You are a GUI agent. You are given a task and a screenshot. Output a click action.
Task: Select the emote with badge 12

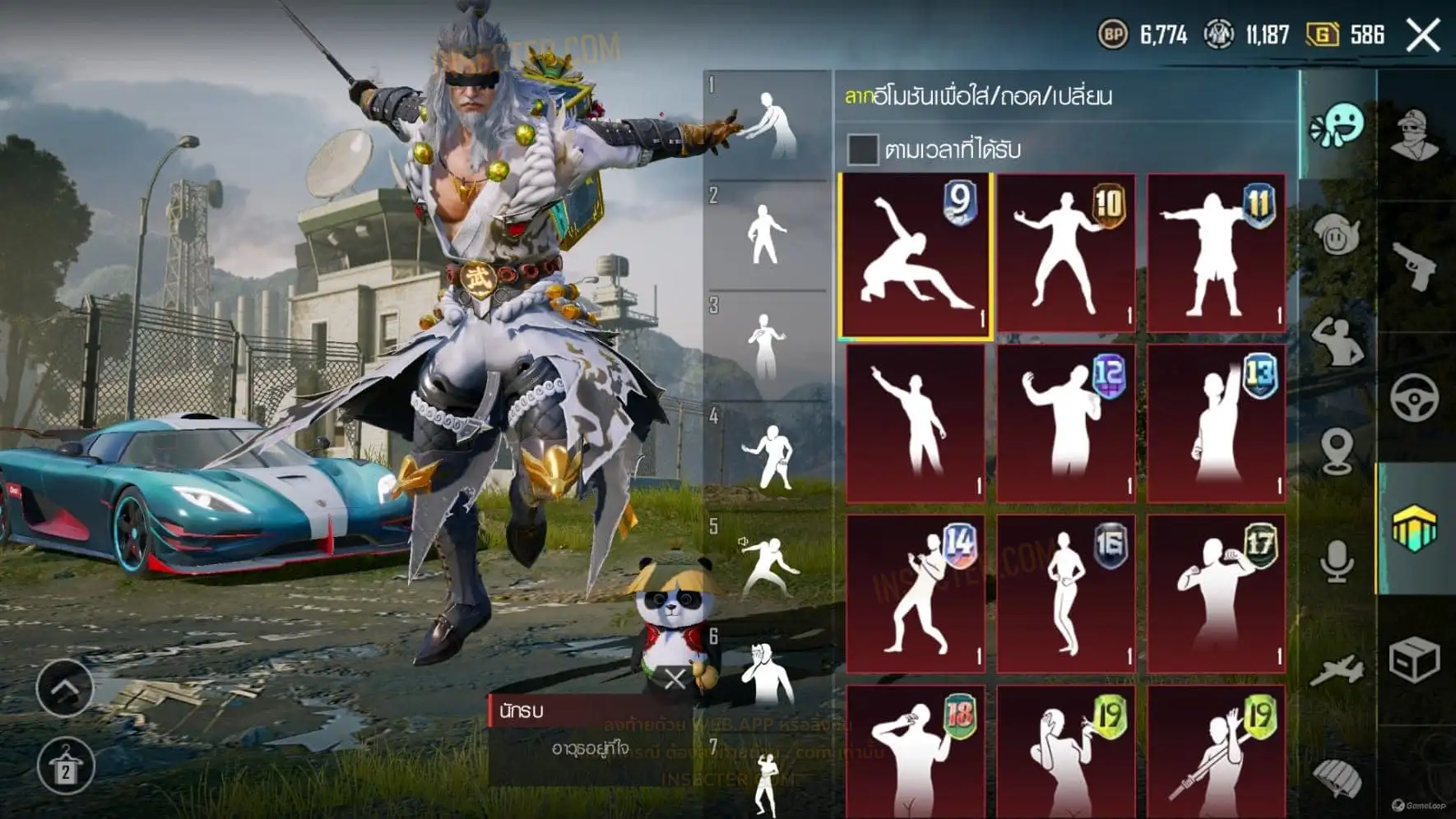(1066, 423)
